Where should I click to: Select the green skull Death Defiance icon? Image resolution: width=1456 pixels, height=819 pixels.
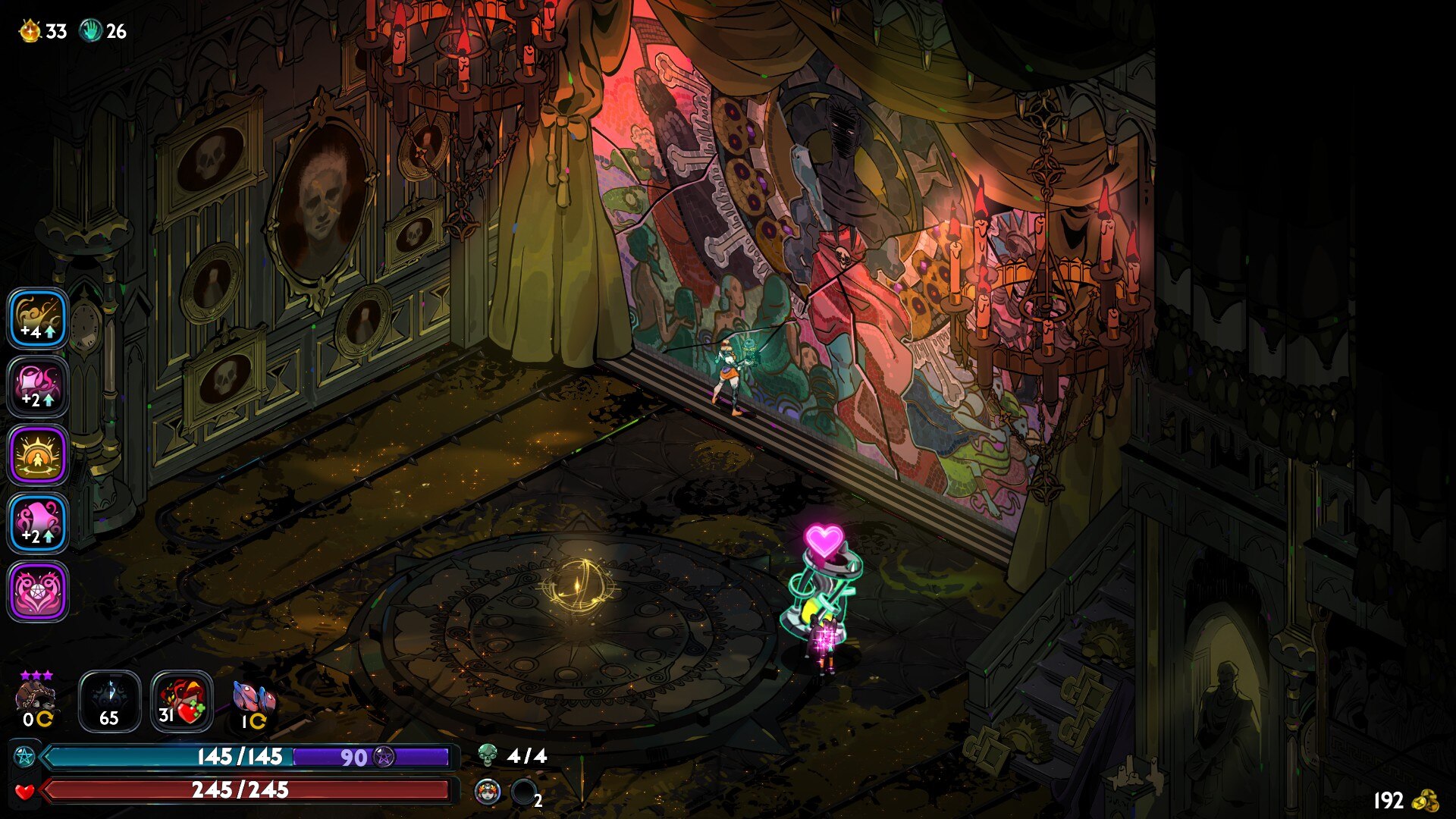click(x=488, y=755)
